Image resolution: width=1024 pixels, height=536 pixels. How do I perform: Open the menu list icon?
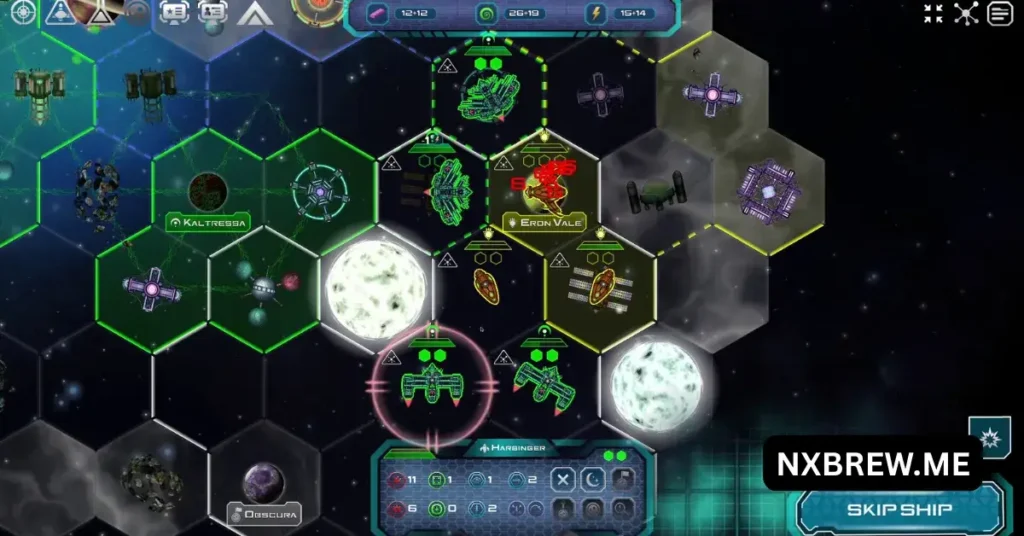(999, 14)
